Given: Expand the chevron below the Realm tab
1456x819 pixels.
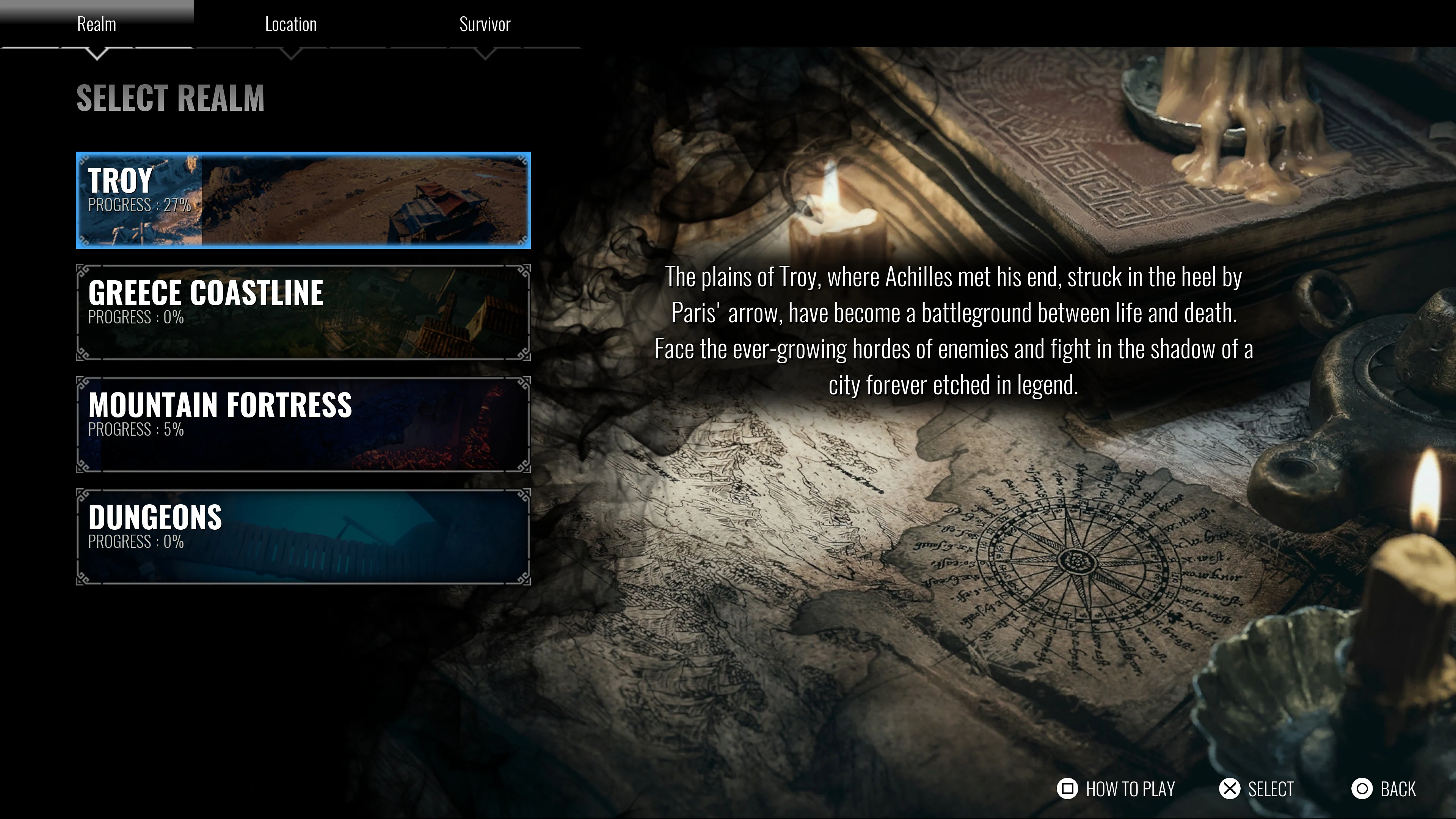Looking at the screenshot, I should pos(97,54).
